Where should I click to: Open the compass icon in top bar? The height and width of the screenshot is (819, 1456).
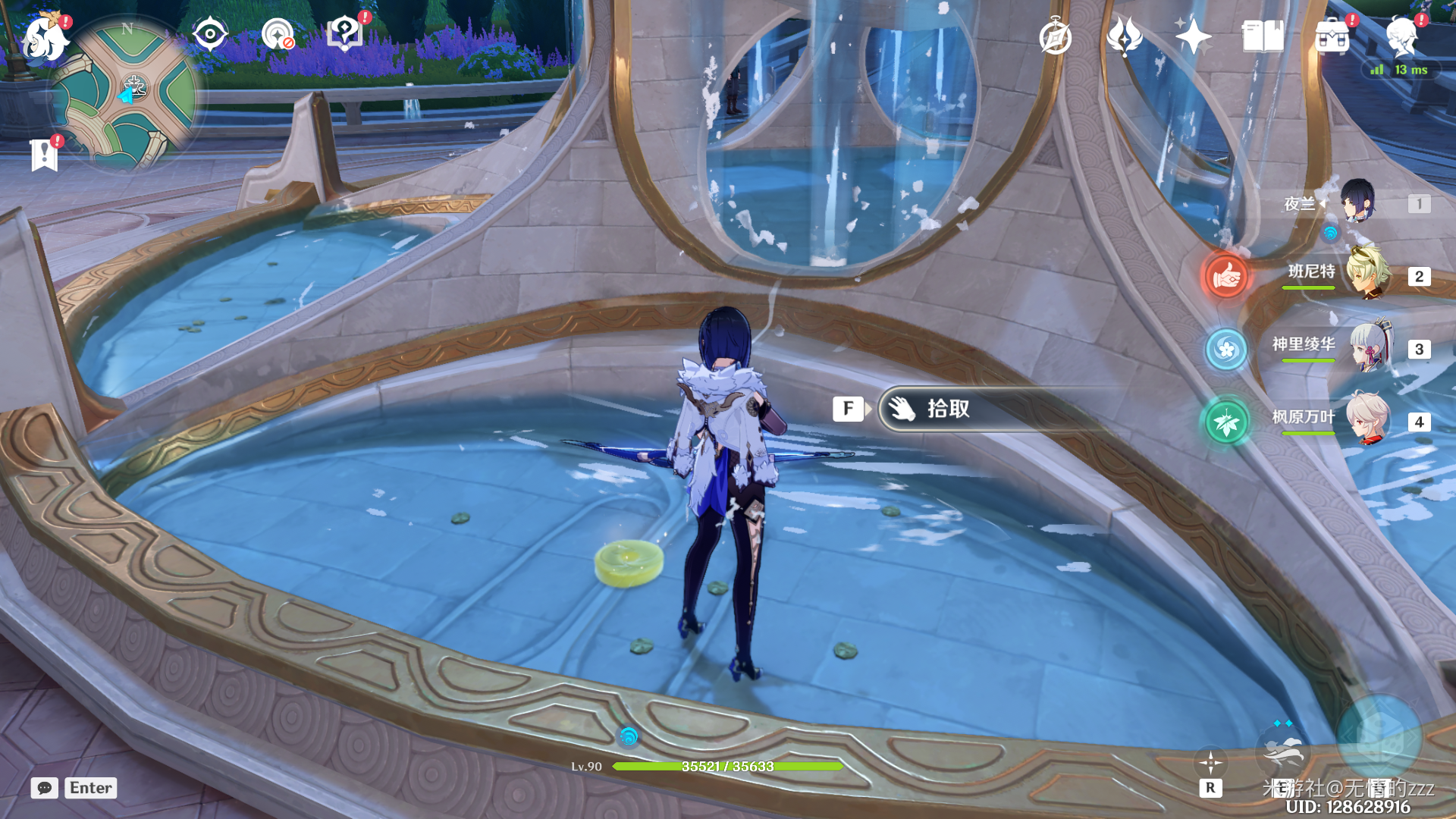(1055, 36)
